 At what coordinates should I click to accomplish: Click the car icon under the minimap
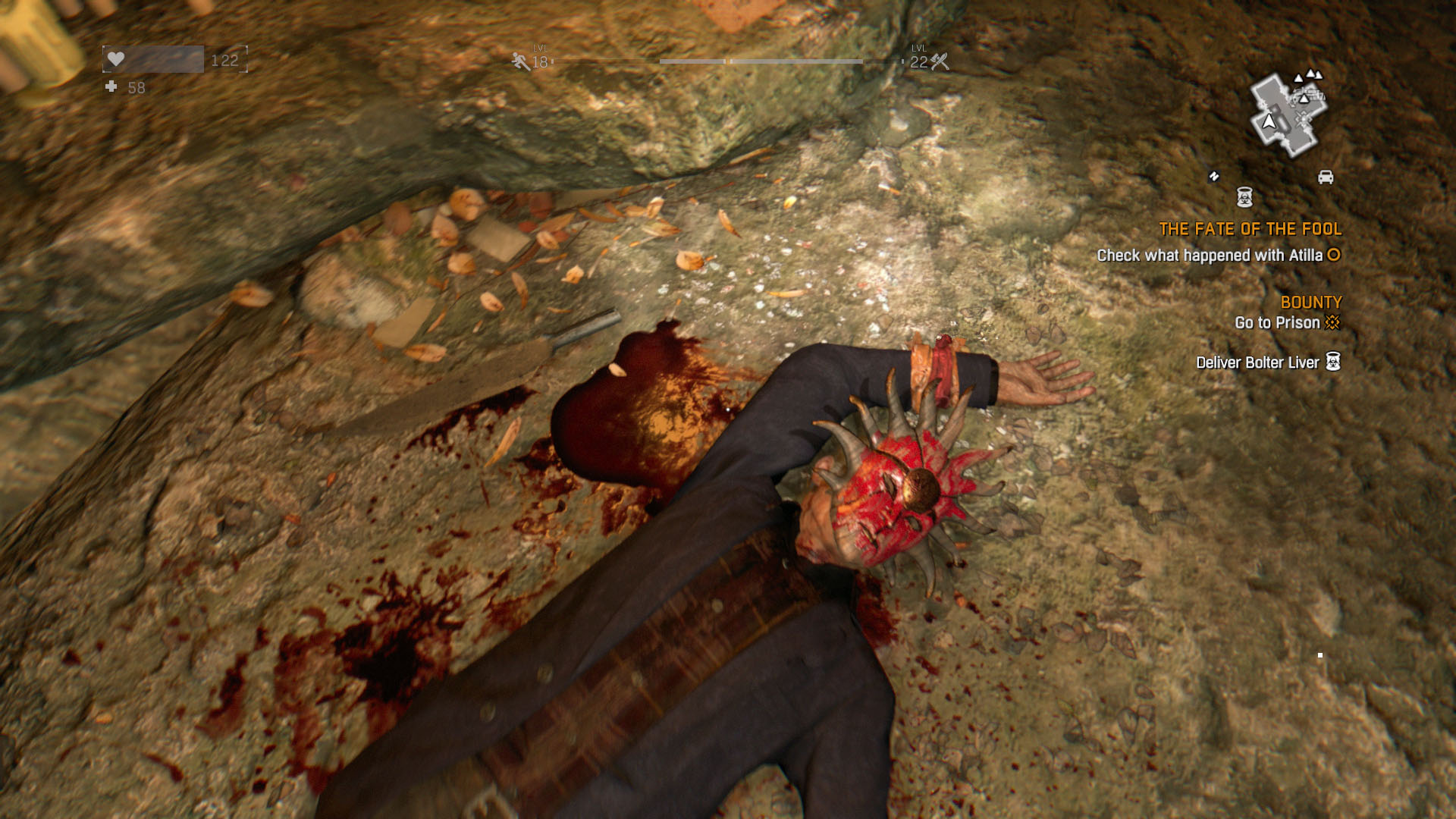pyautogui.click(x=1326, y=177)
